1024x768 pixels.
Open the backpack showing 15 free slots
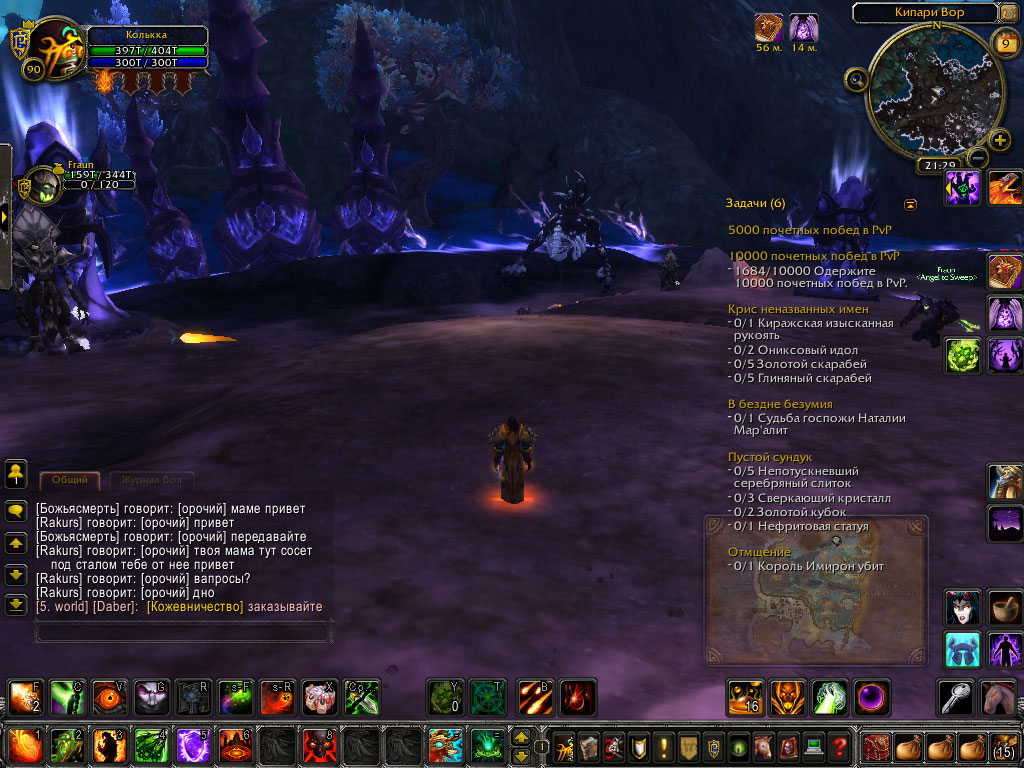(x=1004, y=746)
